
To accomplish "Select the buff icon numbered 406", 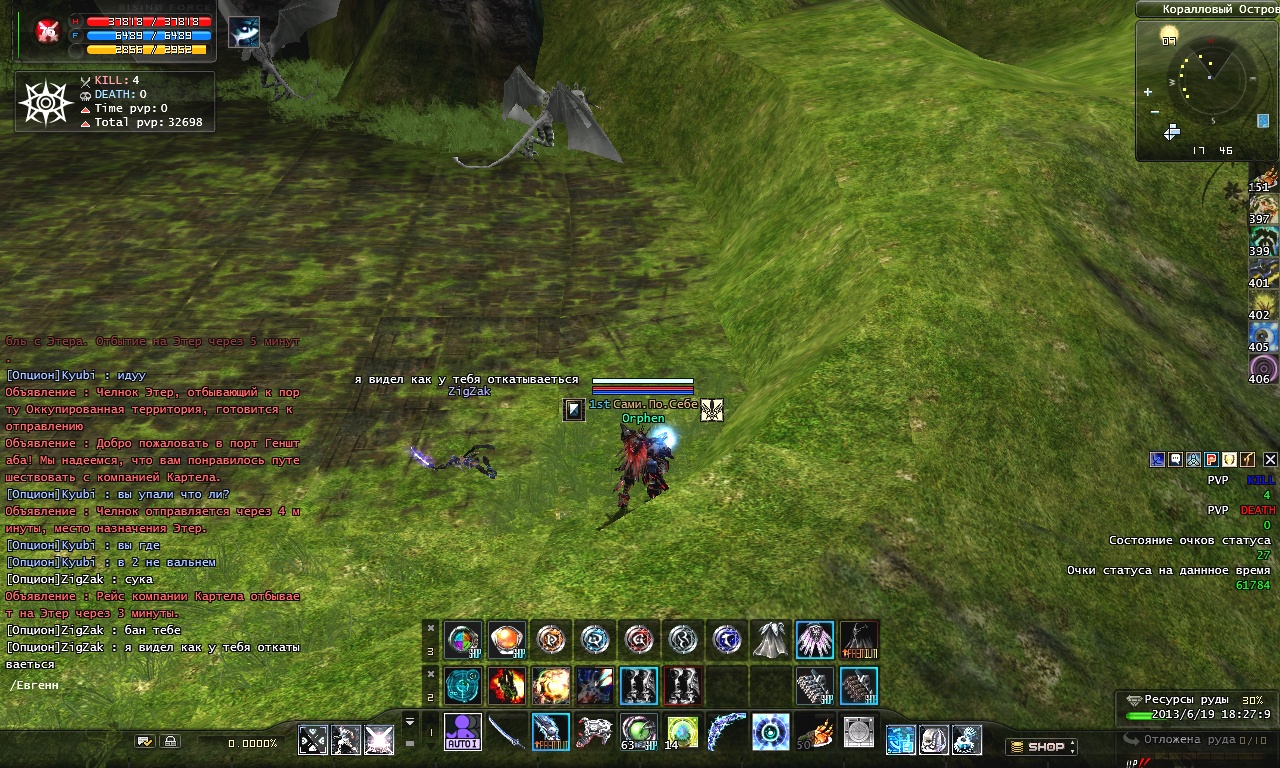I will (1263, 368).
